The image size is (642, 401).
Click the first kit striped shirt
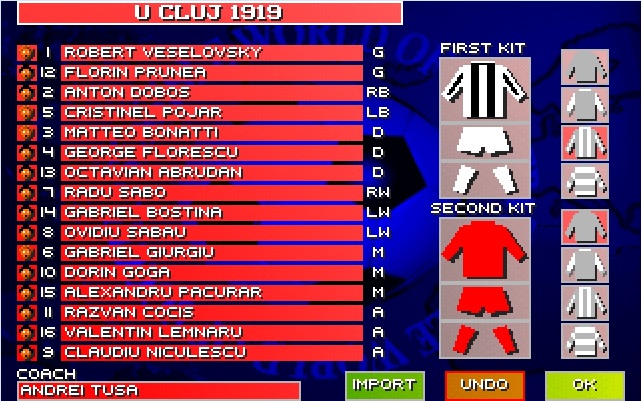(483, 90)
